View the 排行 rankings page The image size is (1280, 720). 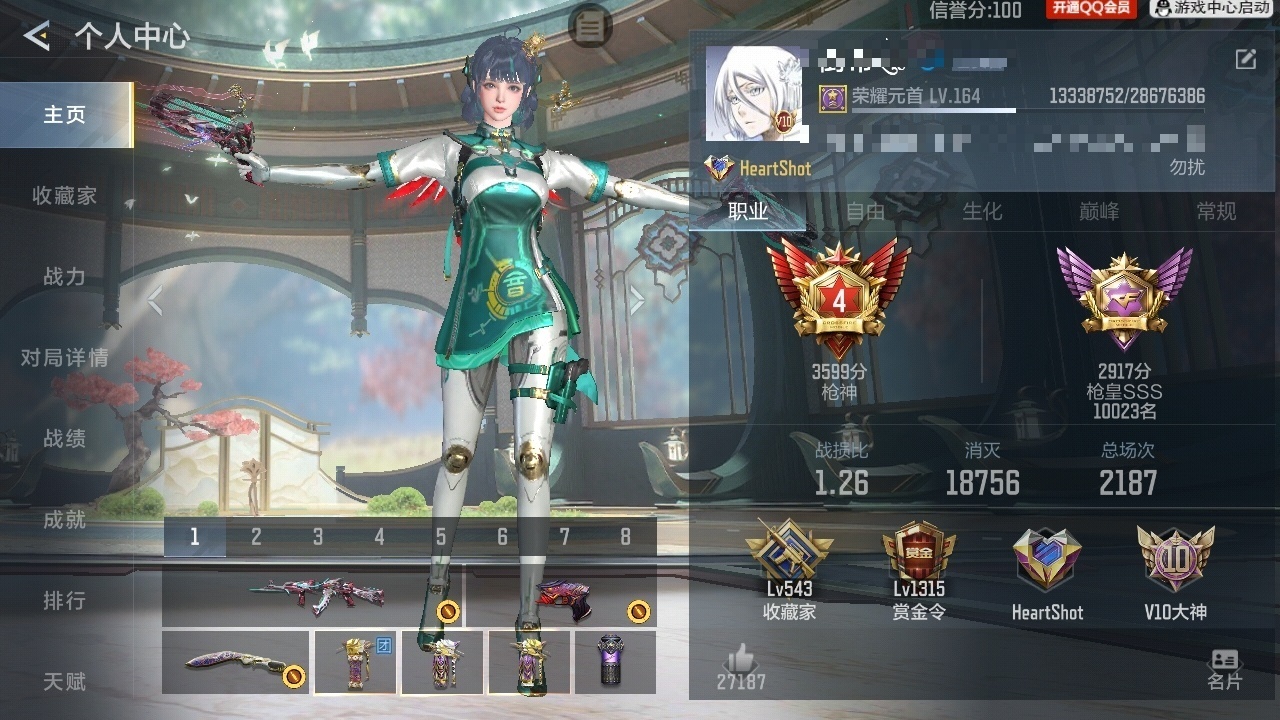point(65,601)
